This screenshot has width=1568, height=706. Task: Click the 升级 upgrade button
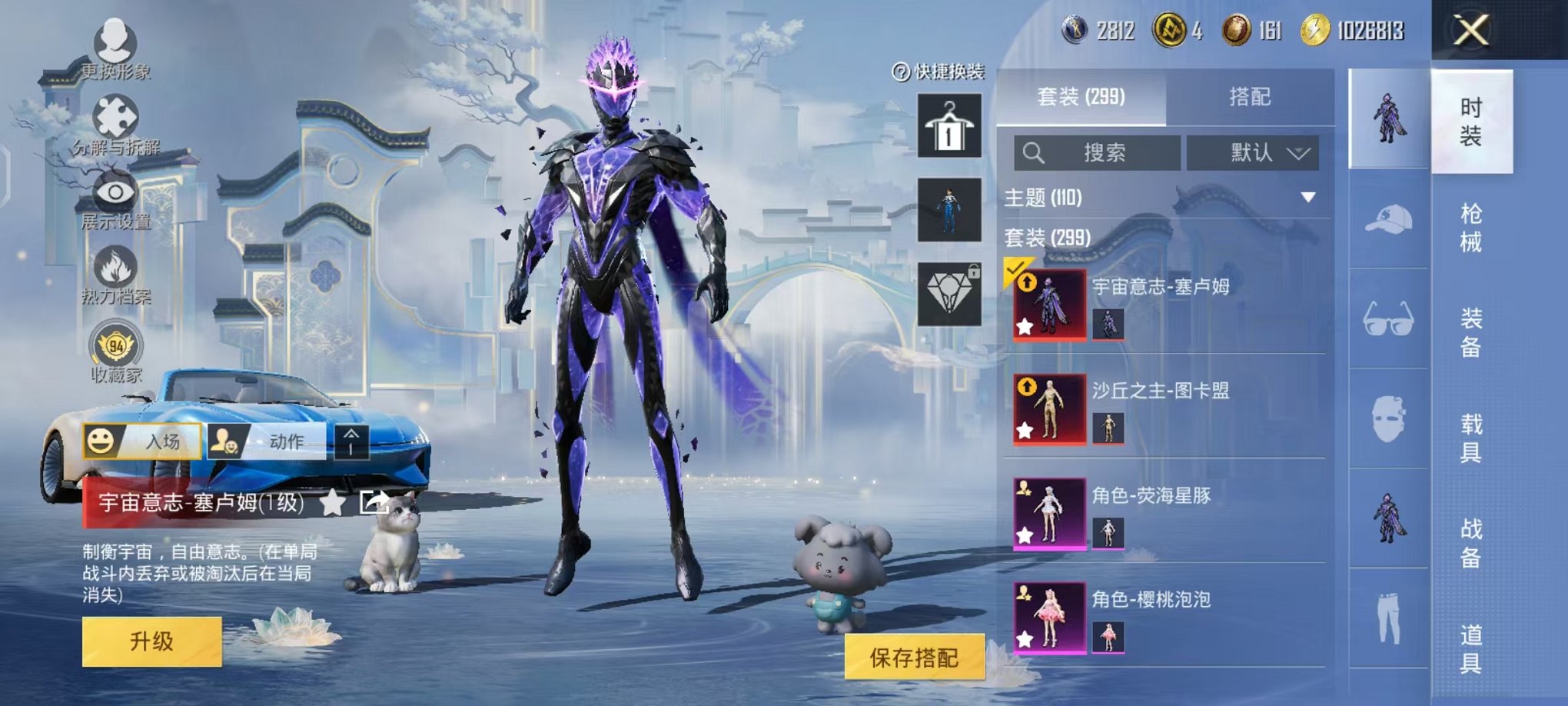[x=151, y=641]
